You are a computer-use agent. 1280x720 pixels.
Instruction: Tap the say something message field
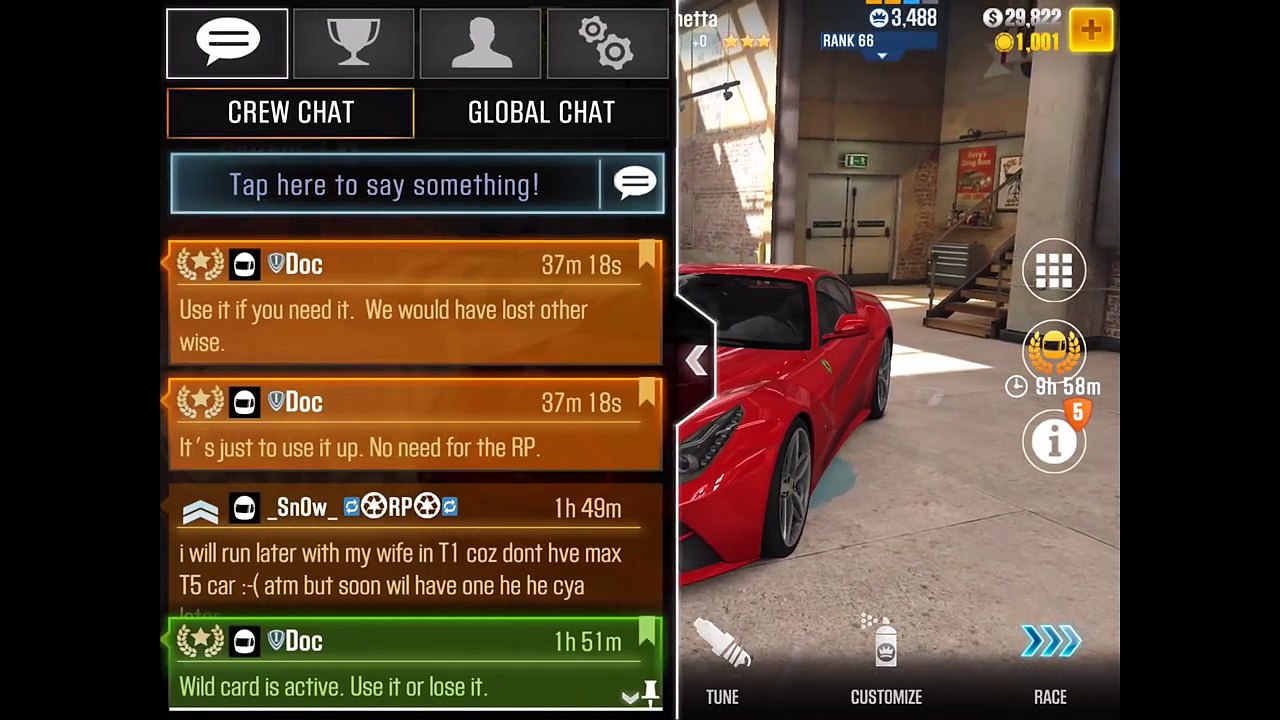point(385,184)
